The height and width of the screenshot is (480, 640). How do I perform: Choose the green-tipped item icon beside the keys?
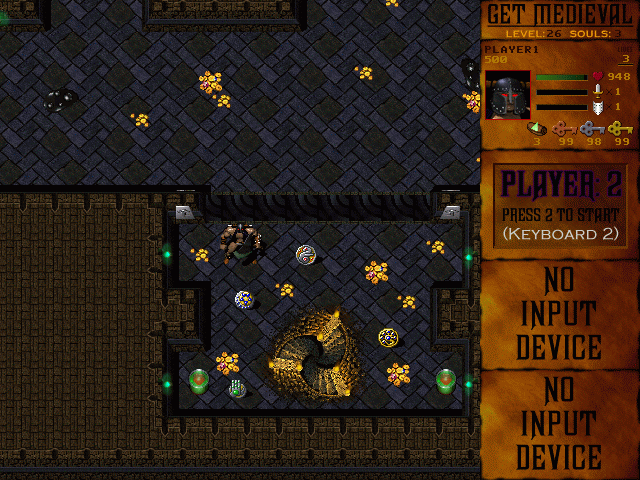[x=537, y=127]
